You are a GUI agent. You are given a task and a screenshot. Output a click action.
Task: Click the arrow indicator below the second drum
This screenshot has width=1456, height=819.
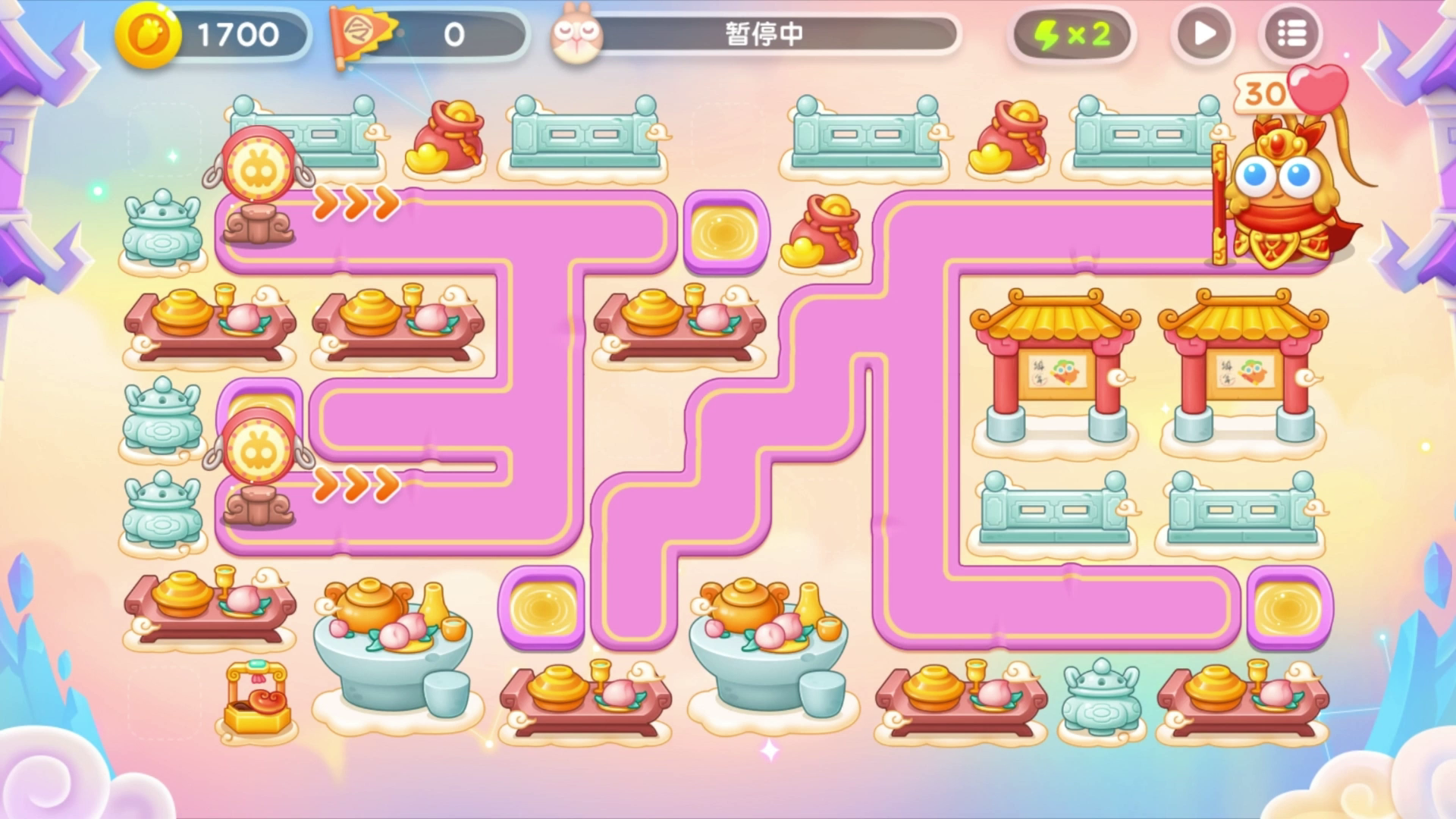[355, 485]
